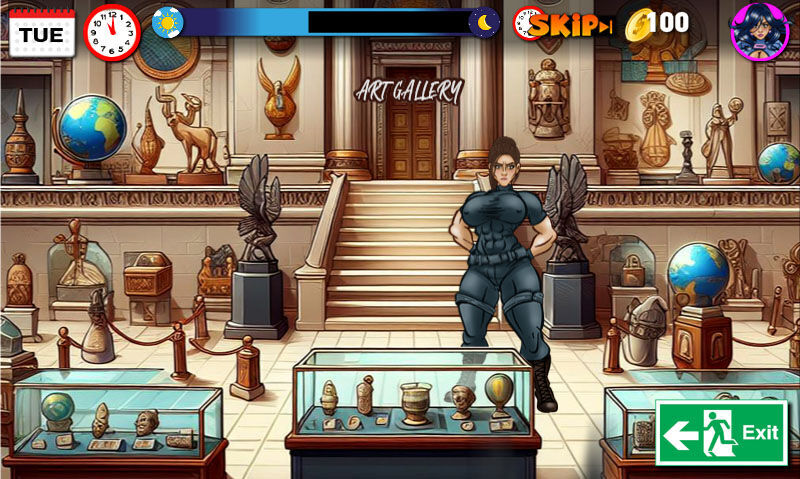Open the TUE calendar icon
This screenshot has width=800, height=479.
(41, 32)
